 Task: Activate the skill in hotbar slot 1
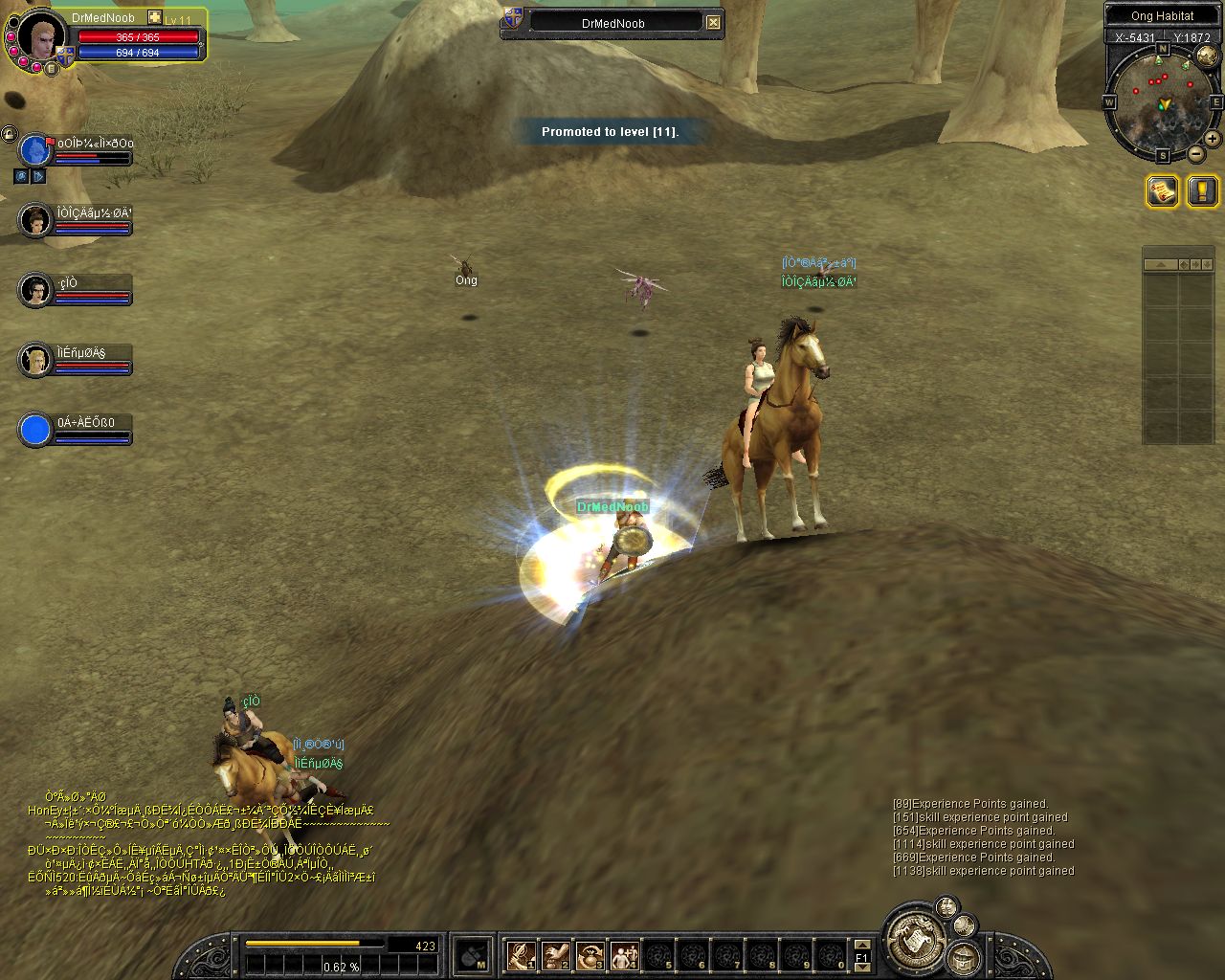coord(521,954)
